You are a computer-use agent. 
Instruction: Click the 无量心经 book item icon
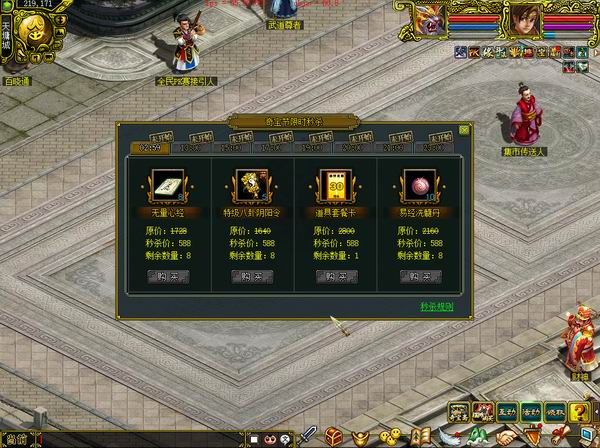pyautogui.click(x=162, y=186)
